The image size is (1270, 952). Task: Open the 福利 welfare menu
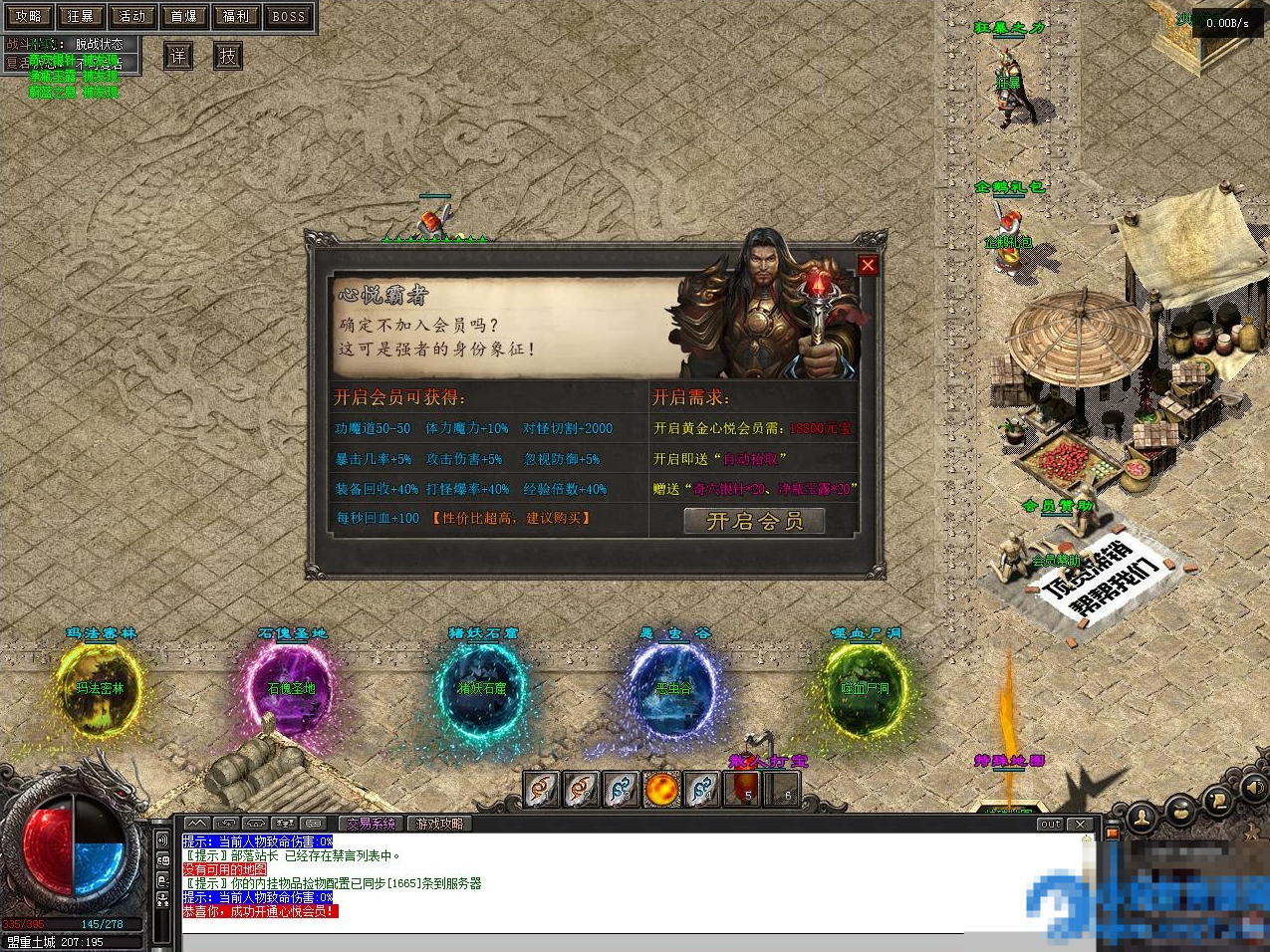(x=236, y=16)
